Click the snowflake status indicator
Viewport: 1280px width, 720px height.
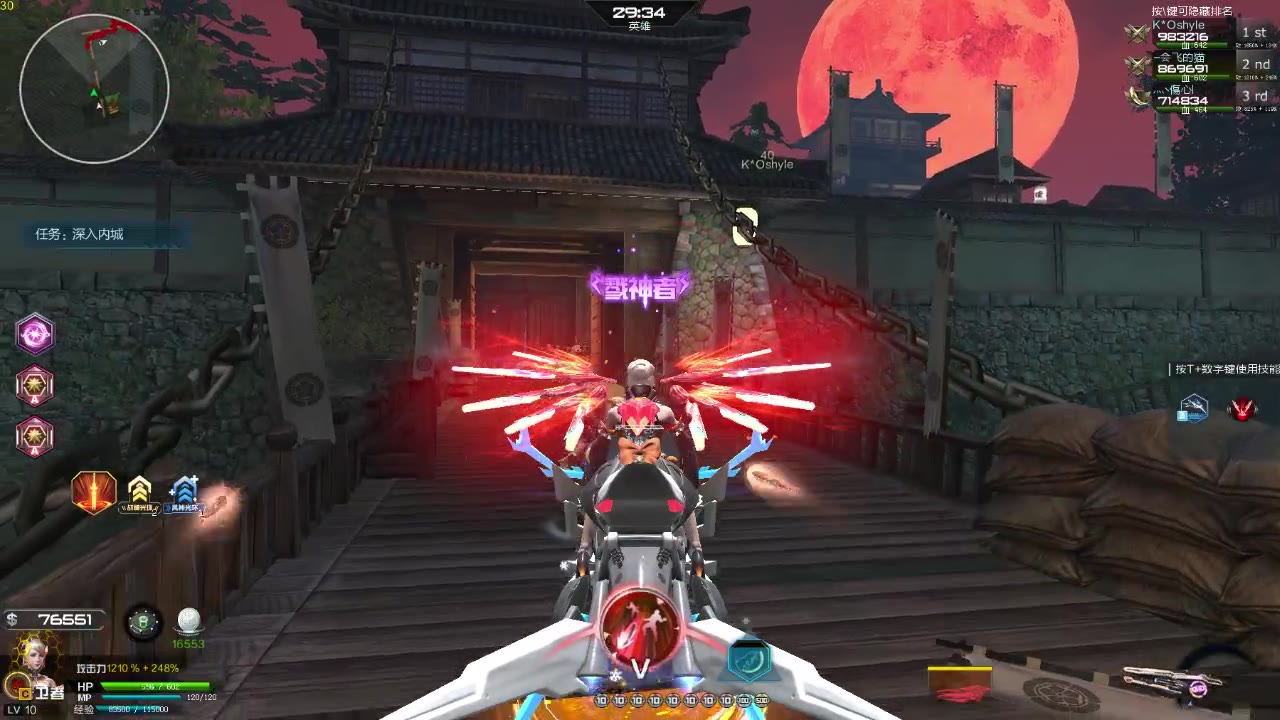615,674
